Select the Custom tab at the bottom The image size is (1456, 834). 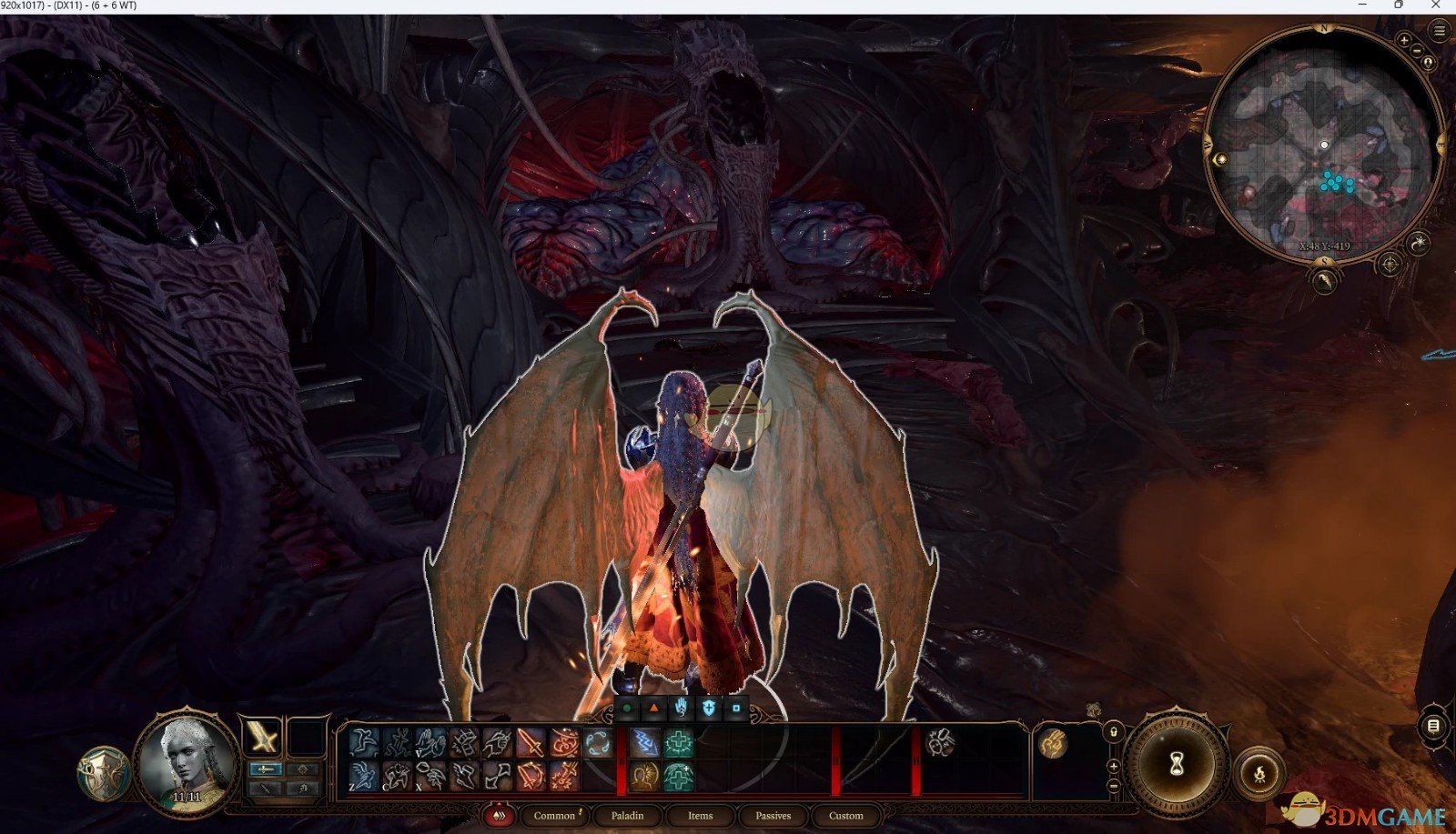845,816
